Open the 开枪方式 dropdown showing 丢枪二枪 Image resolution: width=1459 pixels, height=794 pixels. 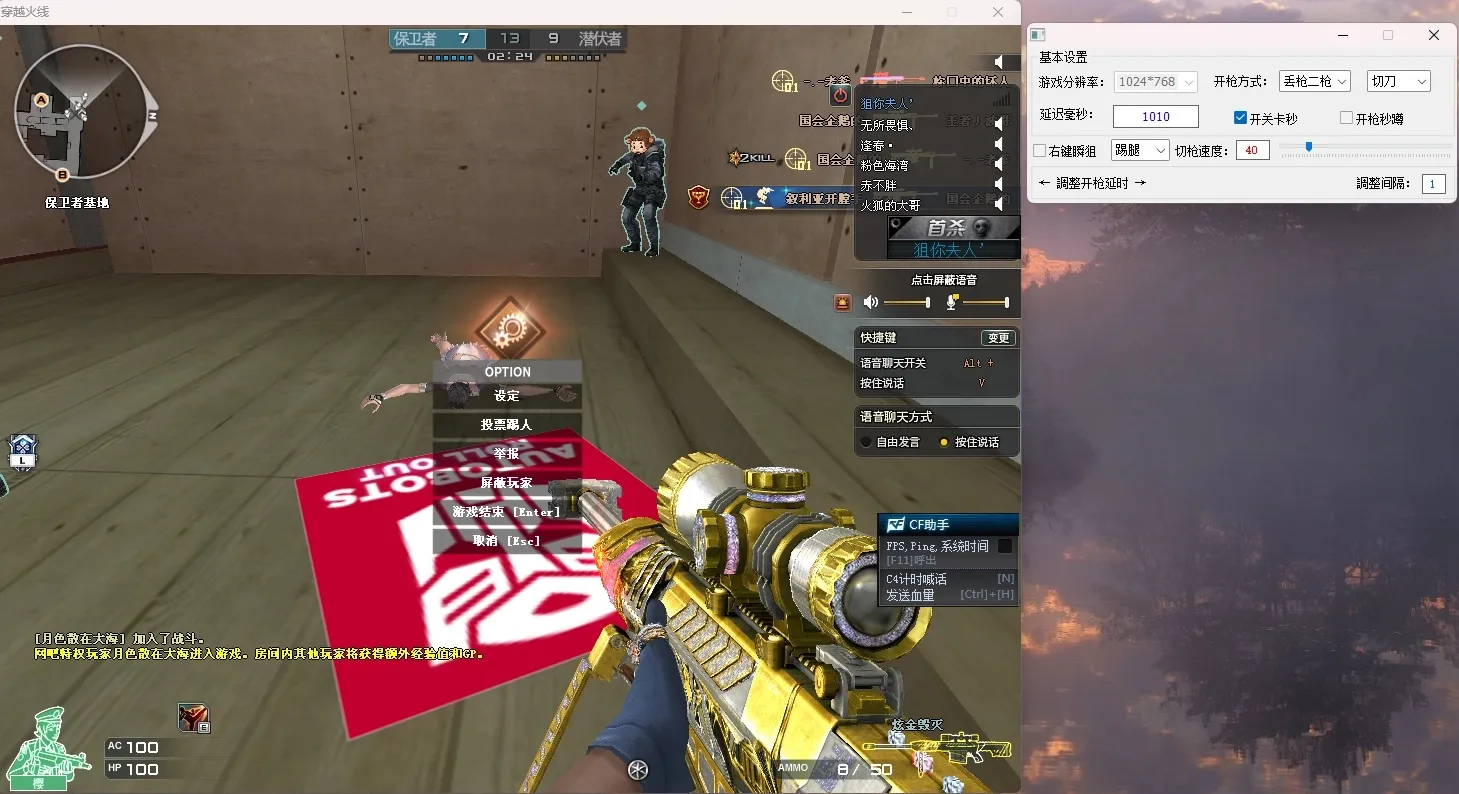pyautogui.click(x=1313, y=81)
